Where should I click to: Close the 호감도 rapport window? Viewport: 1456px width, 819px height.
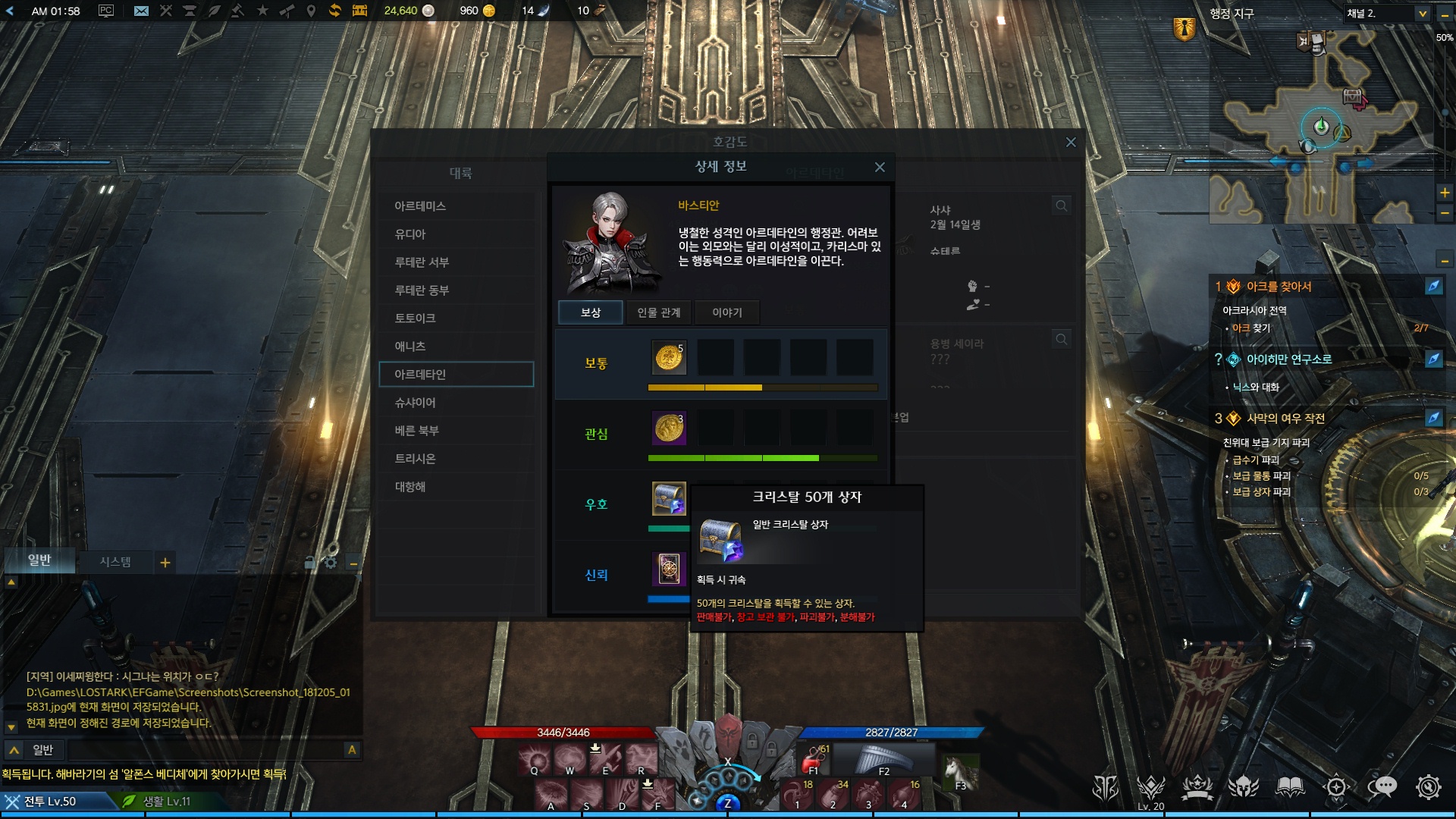pyautogui.click(x=1071, y=142)
